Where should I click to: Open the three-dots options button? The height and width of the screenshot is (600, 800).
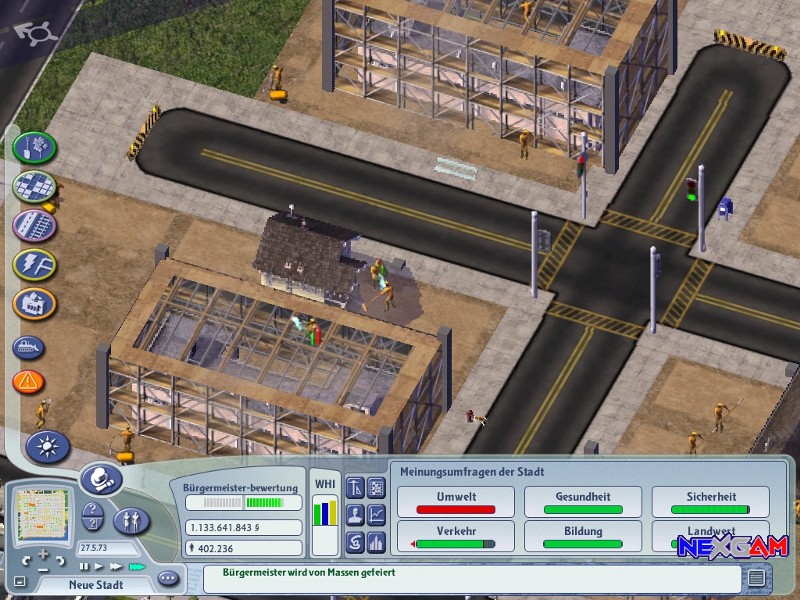(x=167, y=577)
